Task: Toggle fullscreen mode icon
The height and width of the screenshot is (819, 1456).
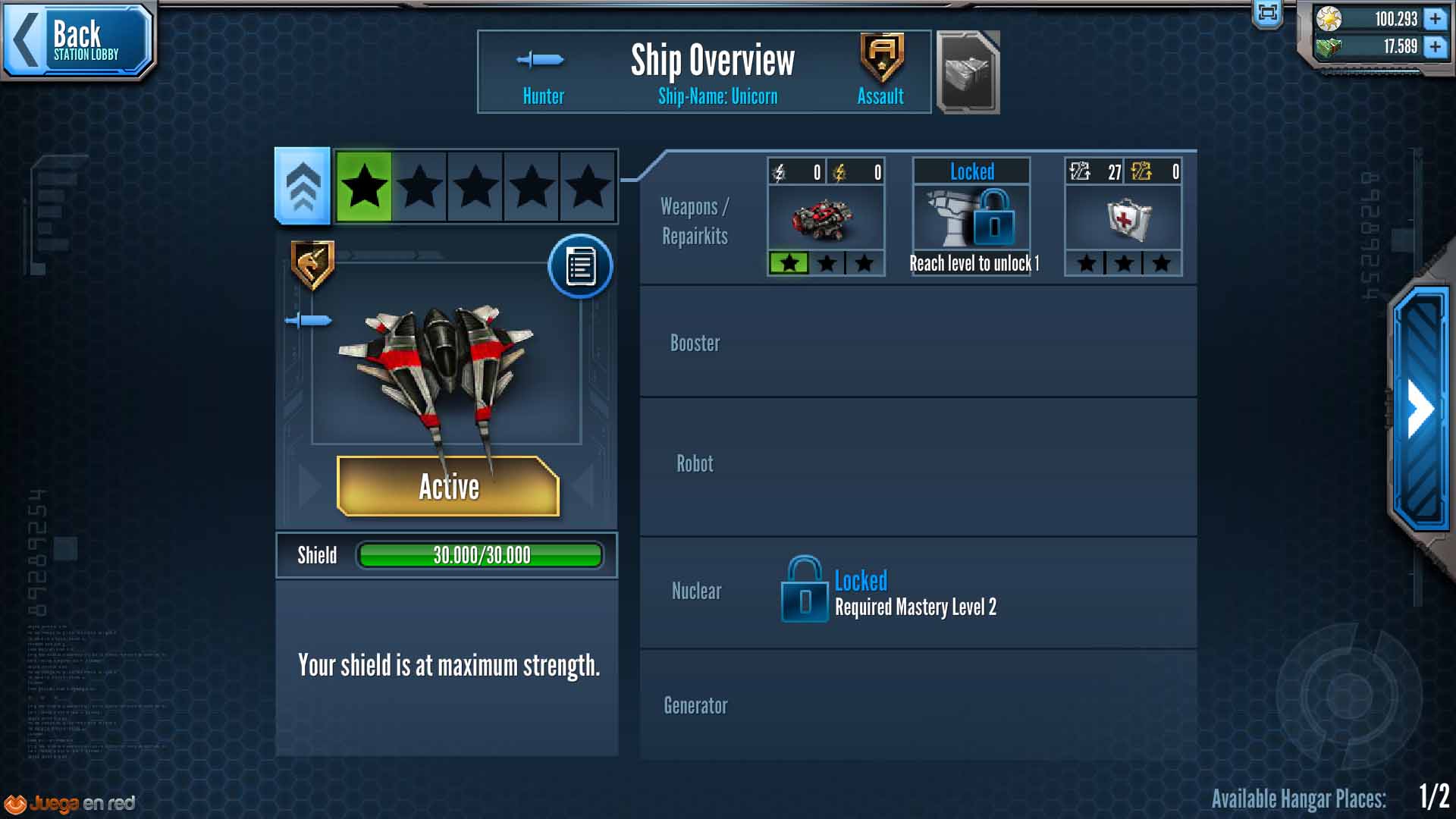Action: click(x=1267, y=13)
